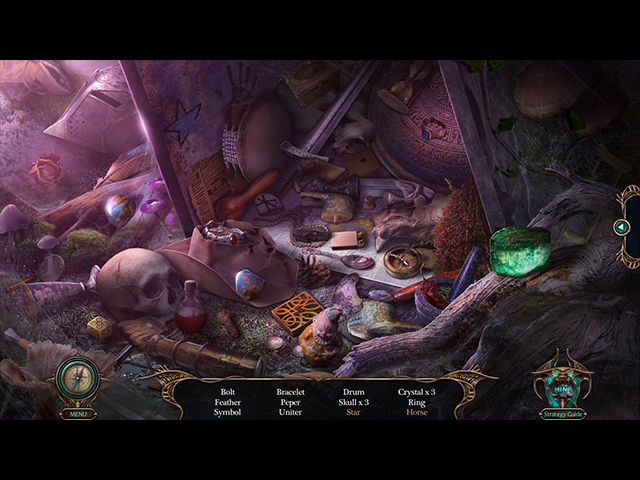The image size is (640, 480).
Task: Expand the side panel with the arrow
Action: (x=621, y=227)
